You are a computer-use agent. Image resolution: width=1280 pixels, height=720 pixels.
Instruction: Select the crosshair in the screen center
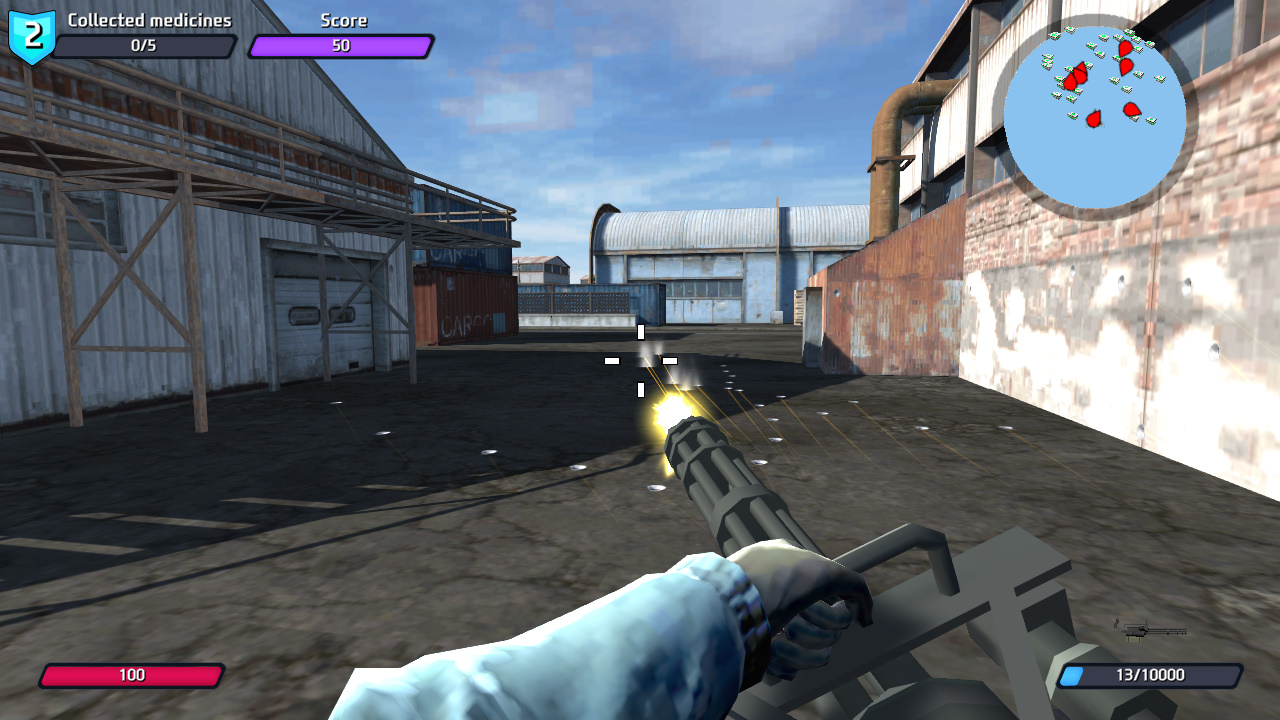pos(640,360)
